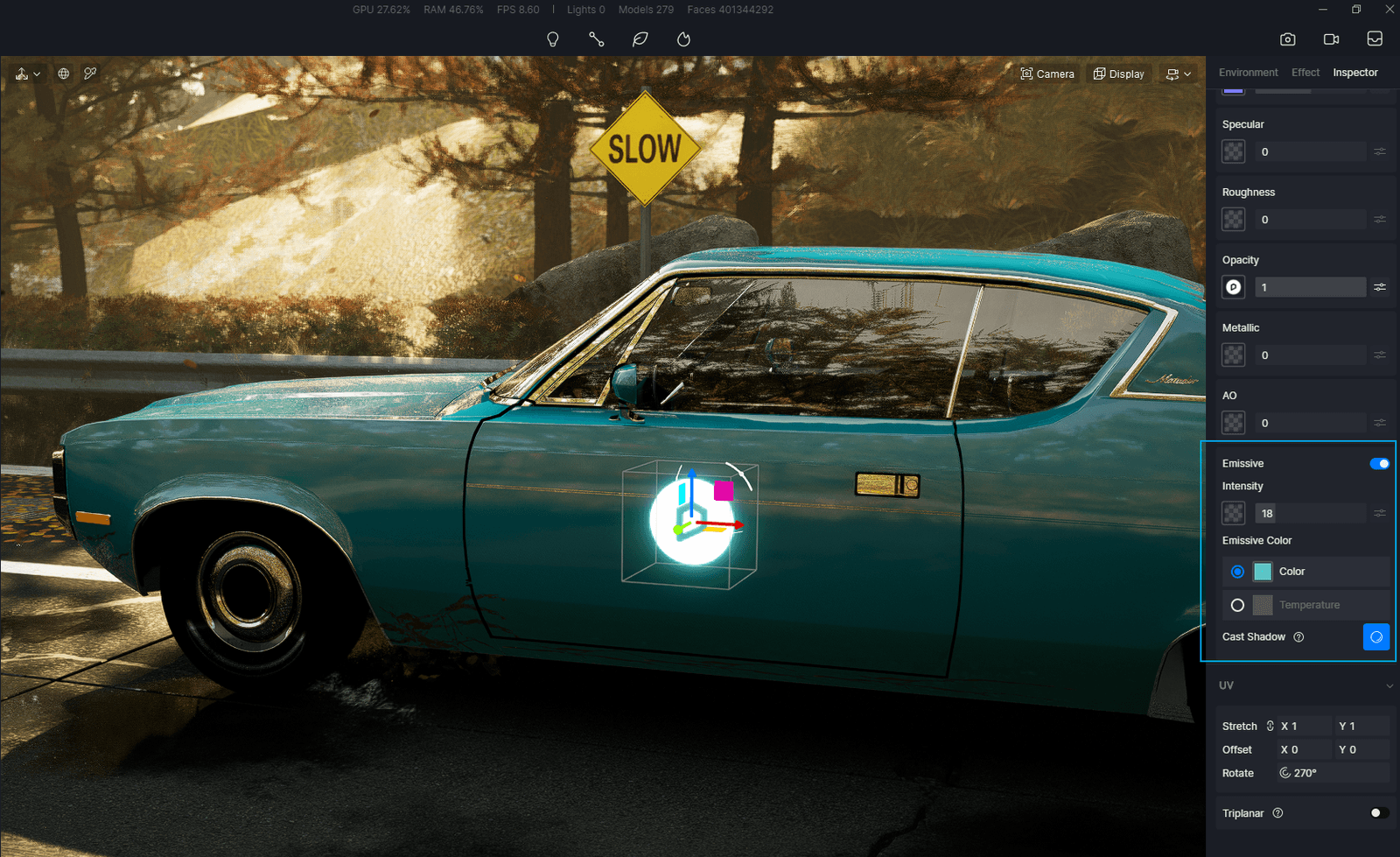Screen dimensions: 1400x857
Task: Collapse the UV section
Action: point(1389,685)
